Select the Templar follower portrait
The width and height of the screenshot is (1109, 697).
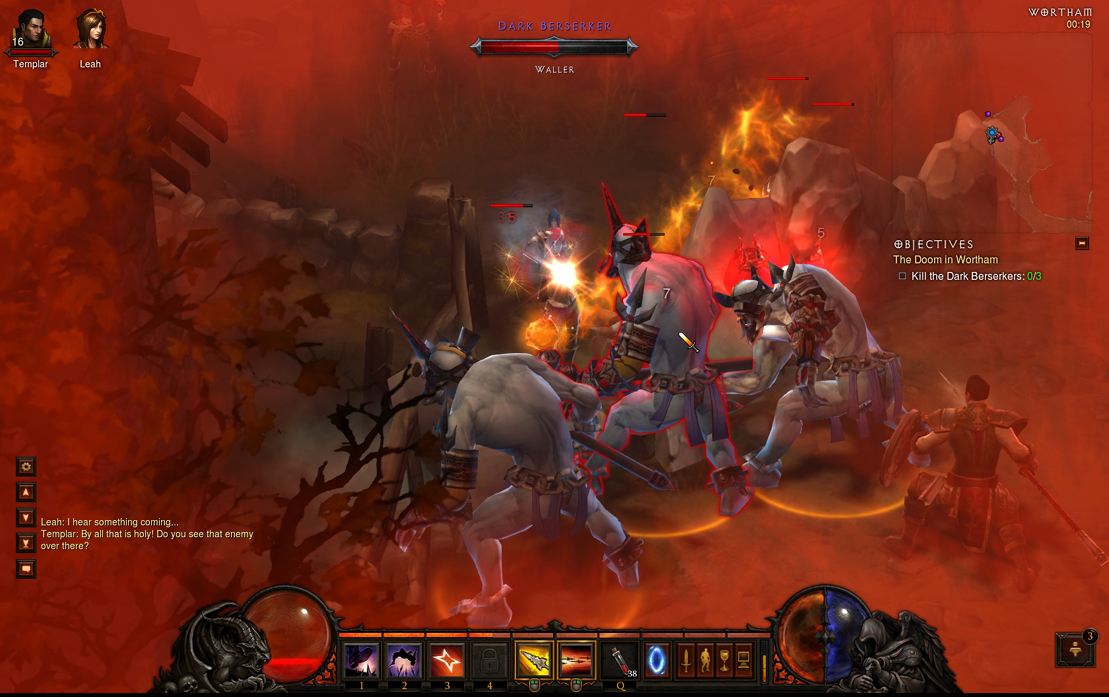click(x=30, y=31)
